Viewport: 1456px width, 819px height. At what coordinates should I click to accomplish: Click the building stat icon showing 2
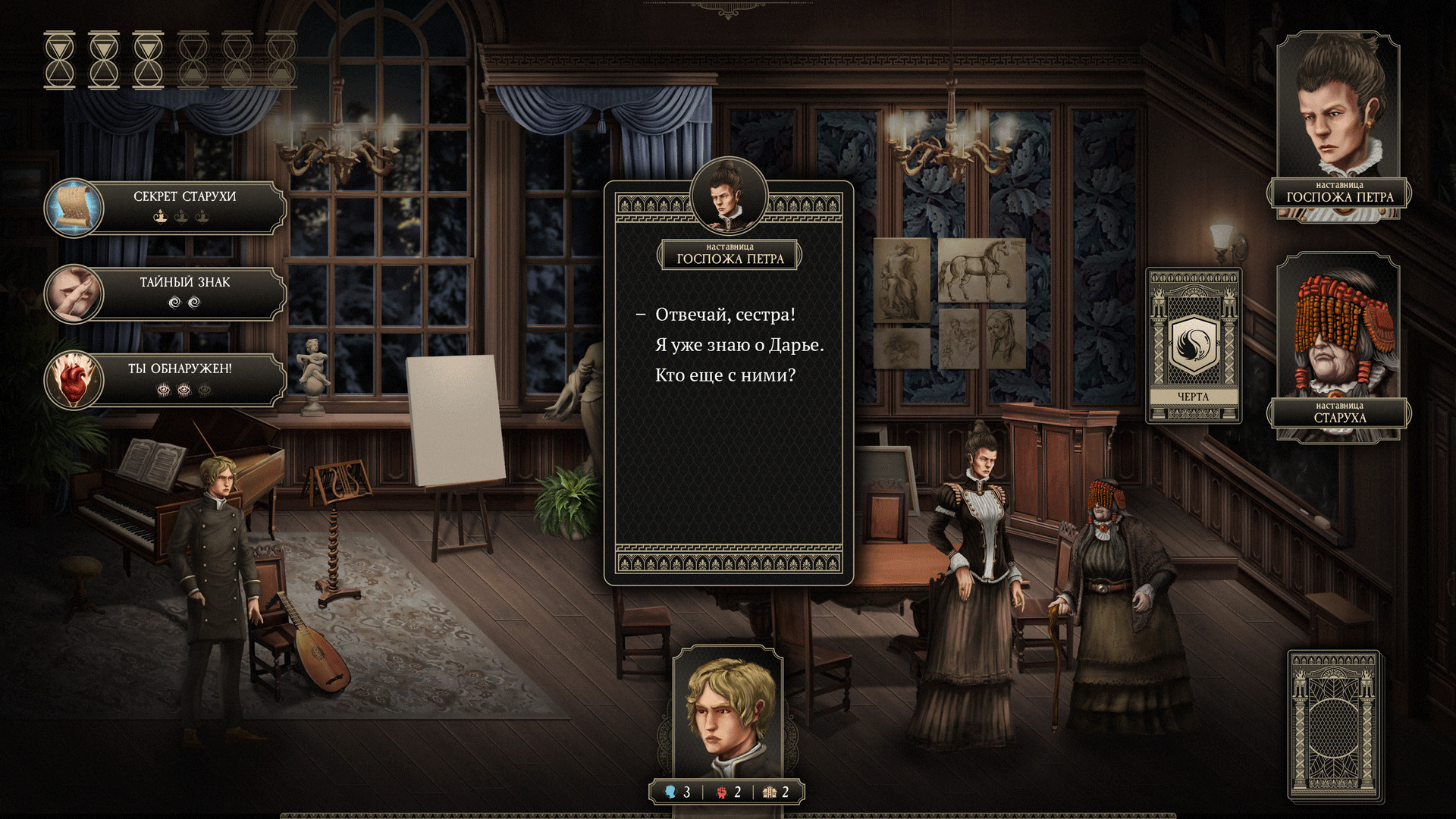pyautogui.click(x=770, y=791)
